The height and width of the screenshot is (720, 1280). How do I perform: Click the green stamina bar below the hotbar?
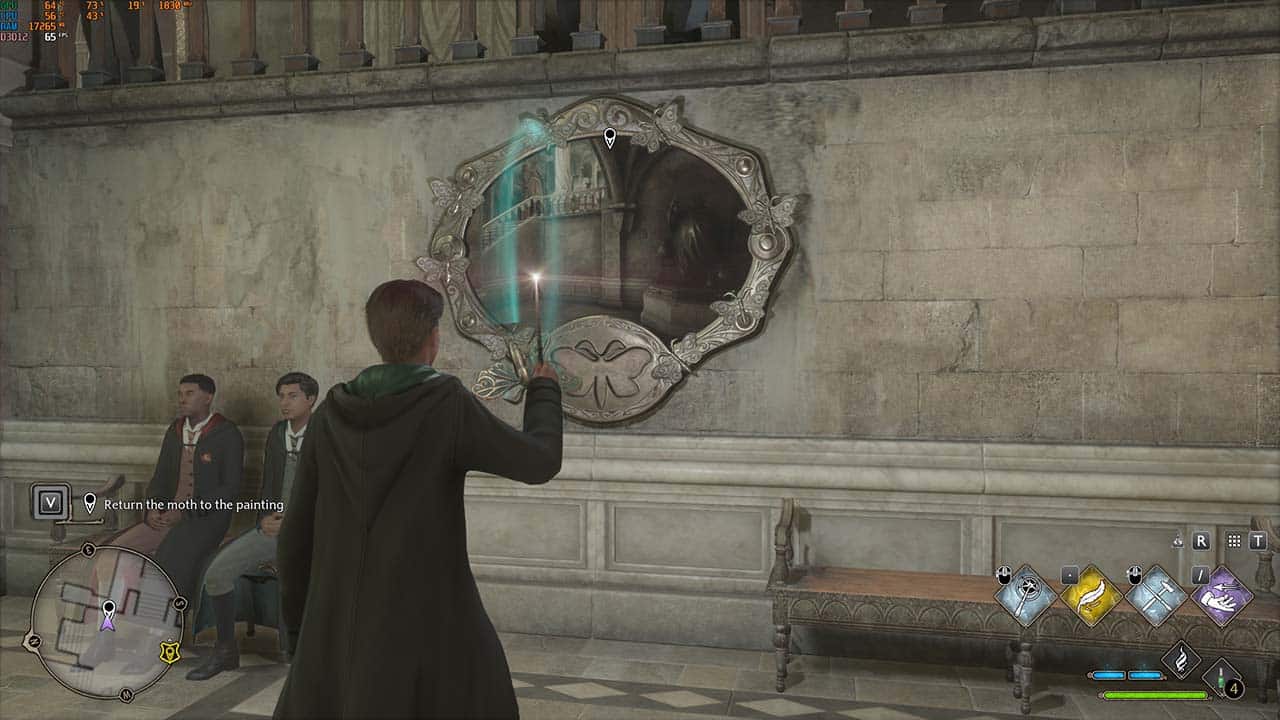(x=1156, y=695)
